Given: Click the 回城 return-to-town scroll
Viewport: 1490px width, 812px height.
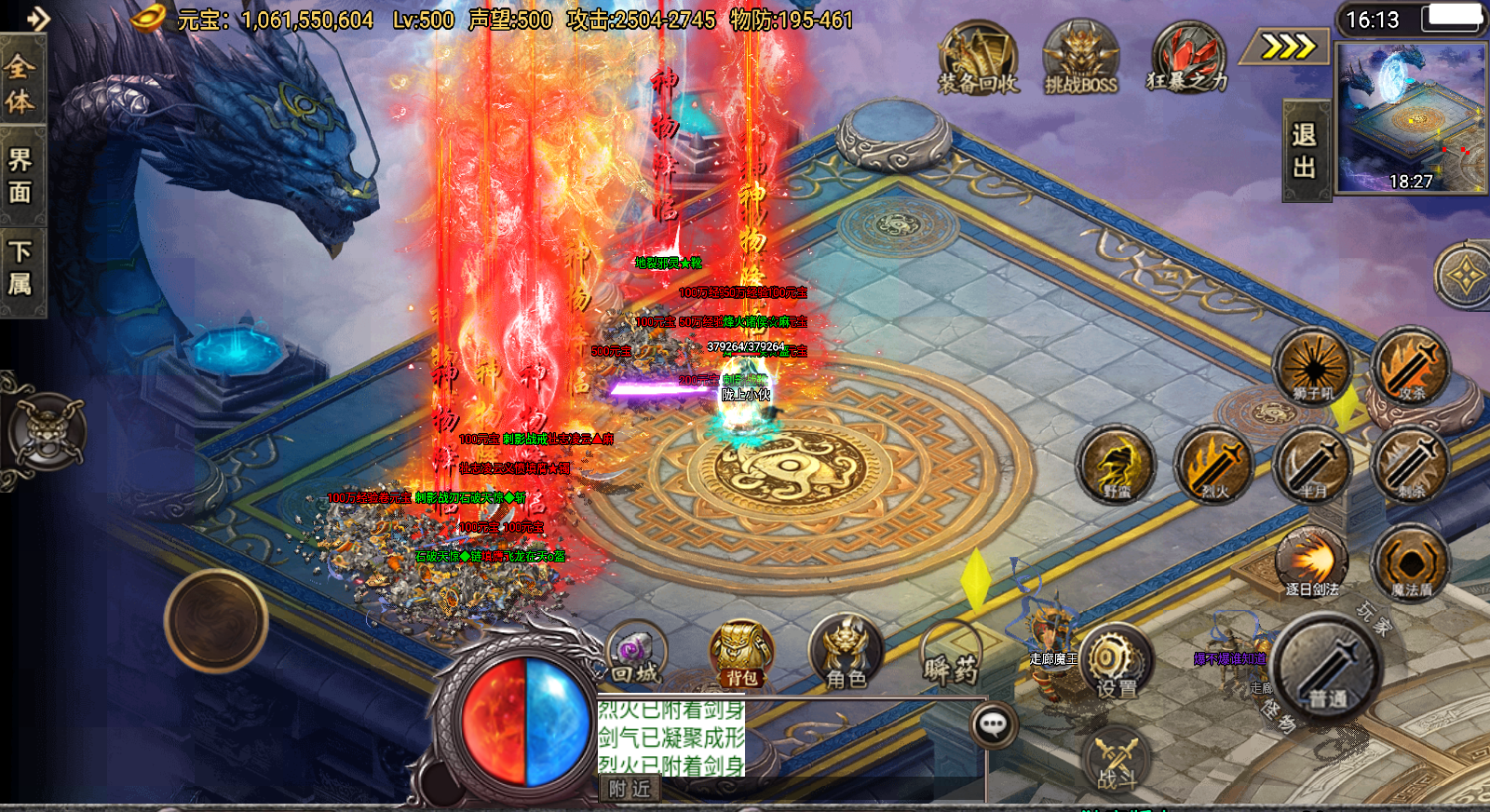Looking at the screenshot, I should [x=636, y=654].
